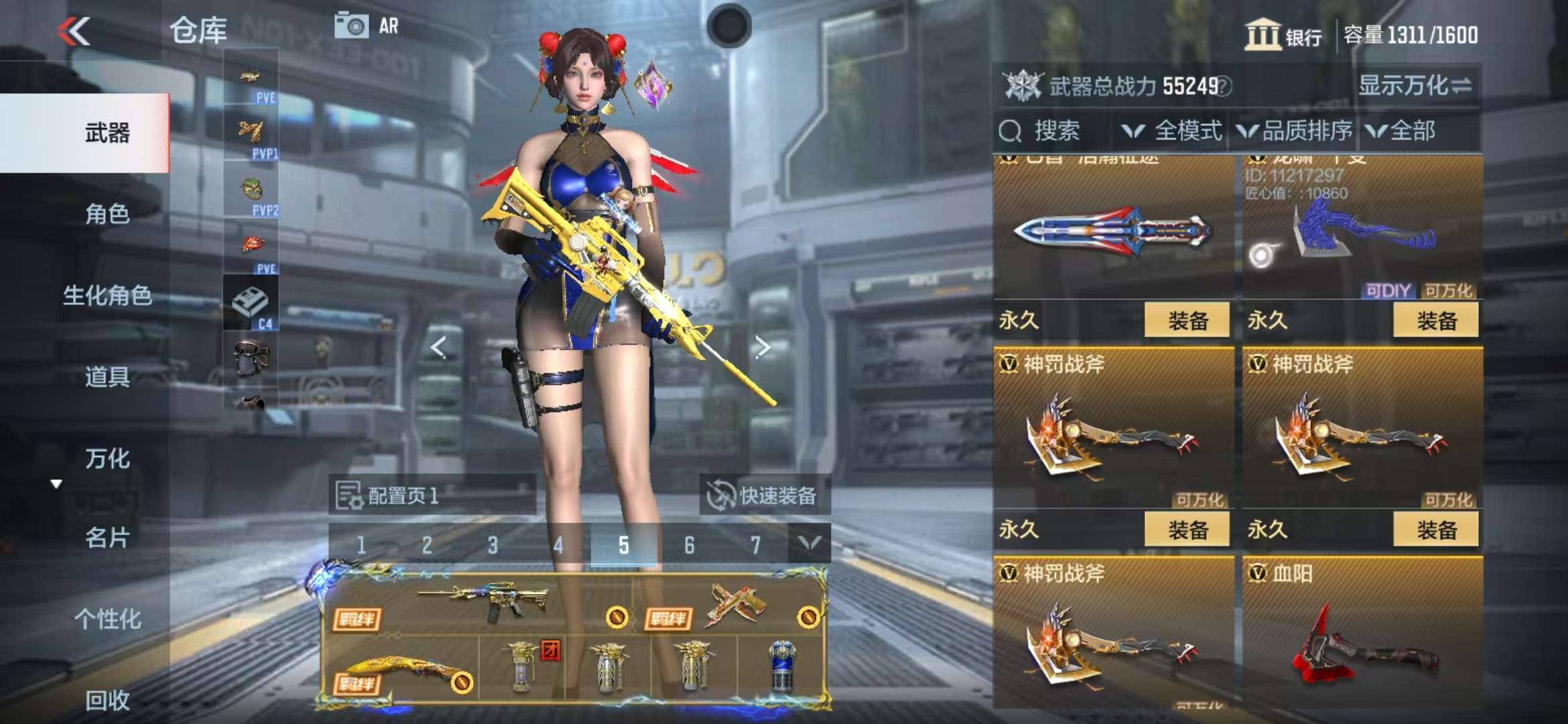The height and width of the screenshot is (724, 1568).
Task: Open the 回收 (Recycle) section
Action: pyautogui.click(x=107, y=700)
